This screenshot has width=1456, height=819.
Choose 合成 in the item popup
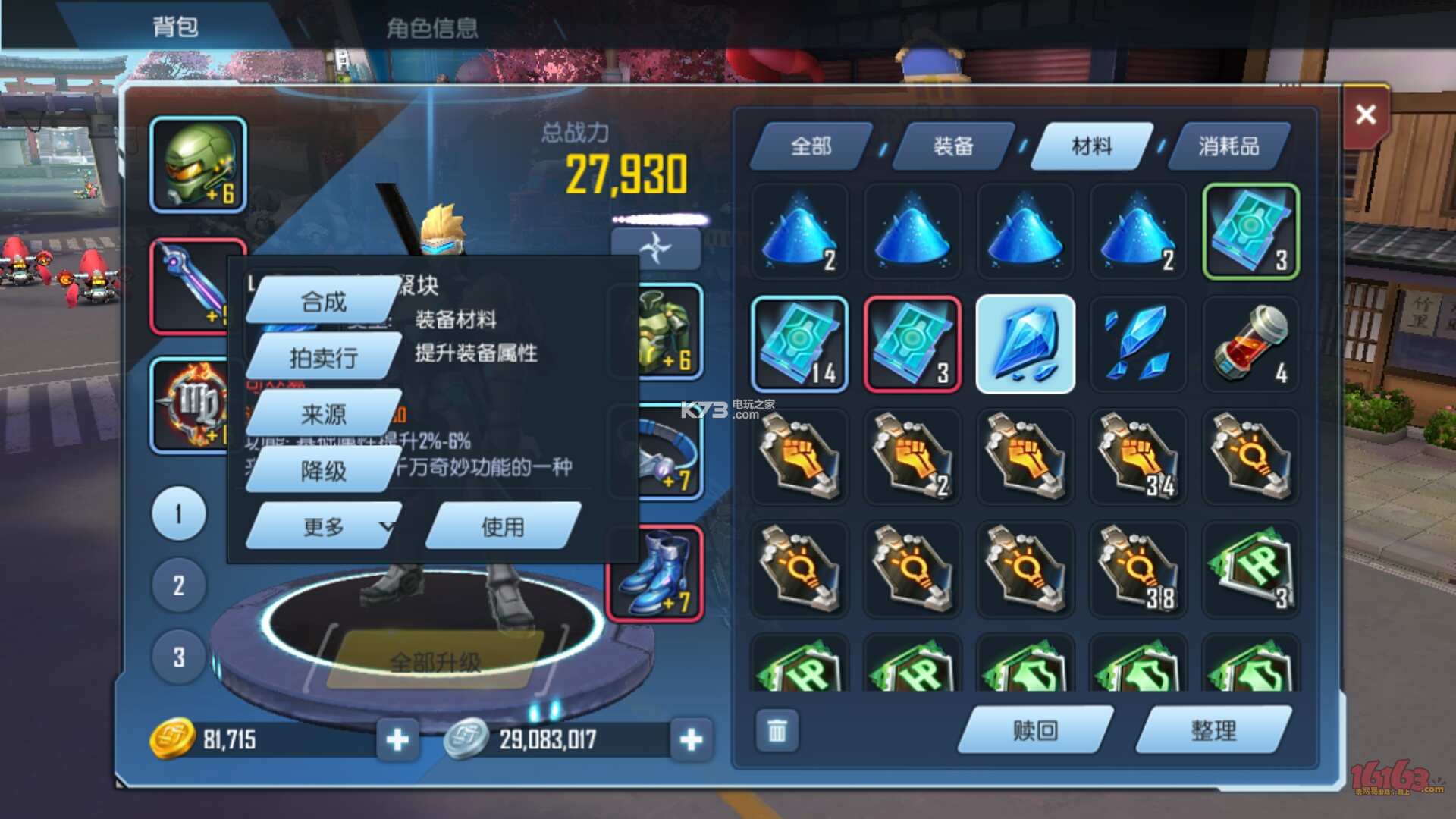(323, 302)
